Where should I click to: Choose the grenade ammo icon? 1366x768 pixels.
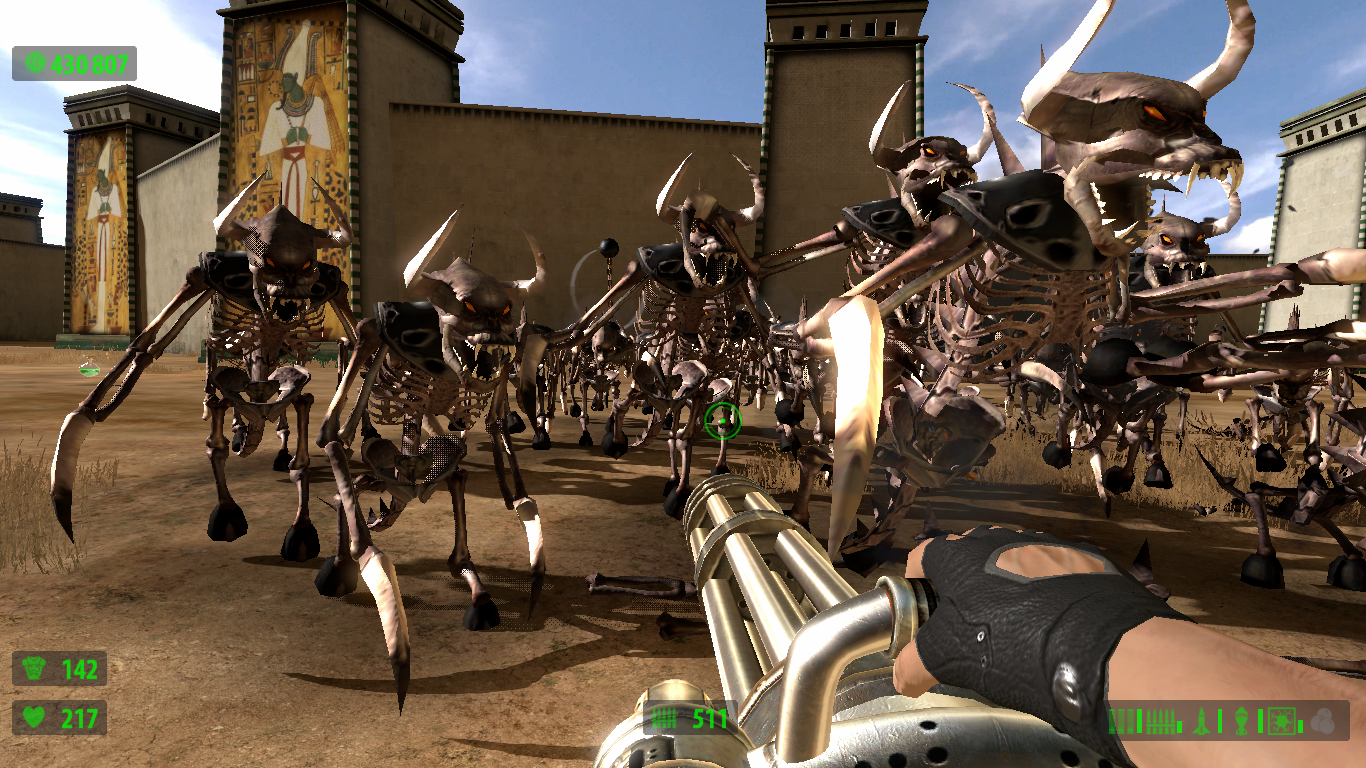click(1241, 720)
